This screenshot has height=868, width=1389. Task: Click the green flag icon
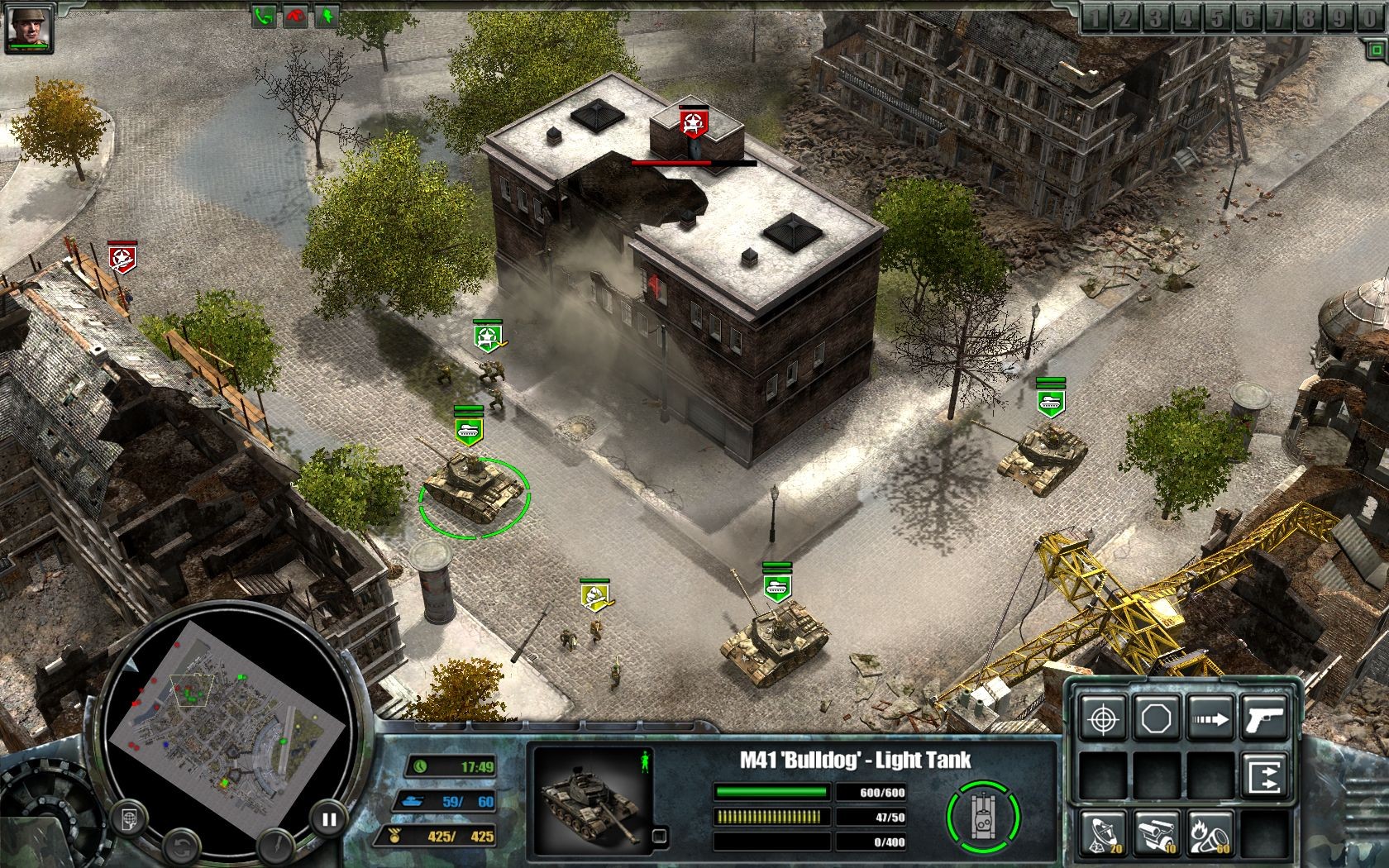[326, 16]
